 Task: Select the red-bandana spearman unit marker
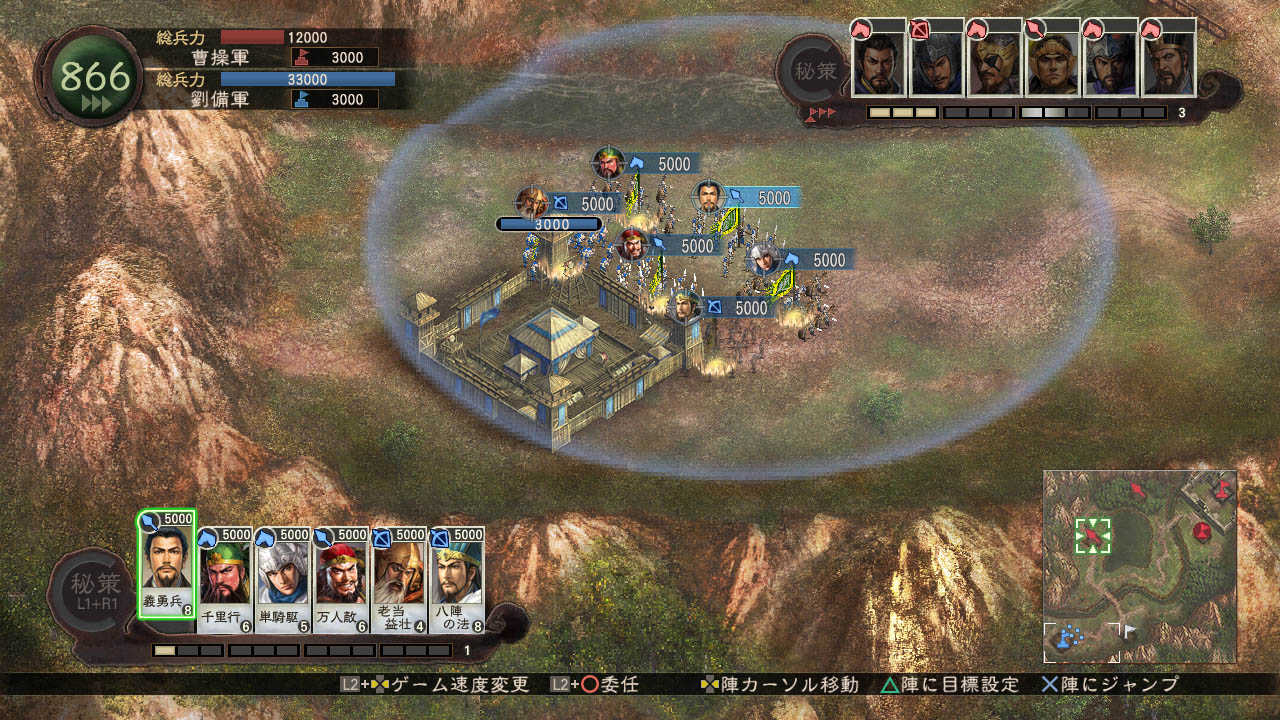click(x=631, y=244)
